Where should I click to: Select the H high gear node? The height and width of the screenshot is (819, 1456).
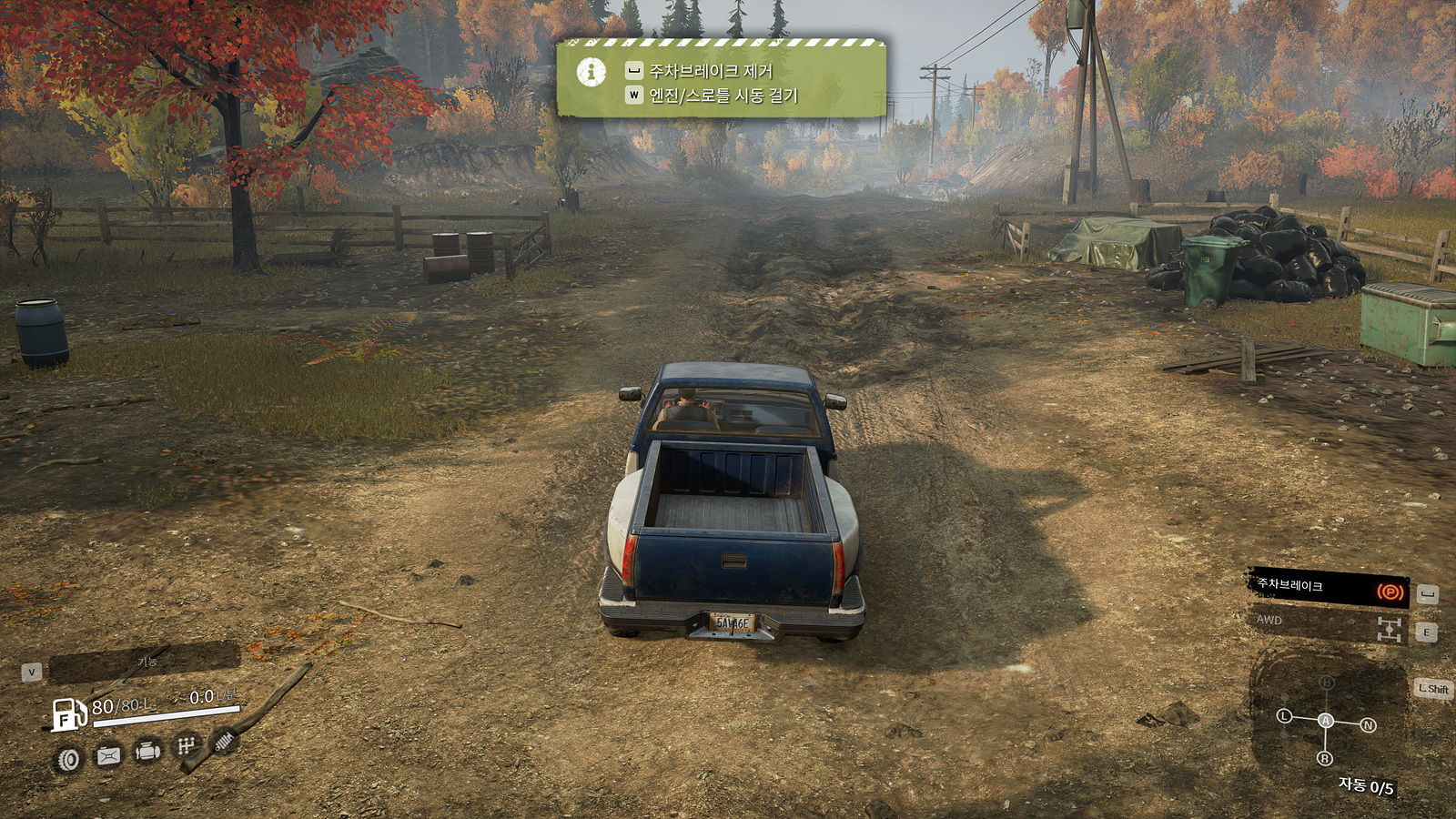pyautogui.click(x=1327, y=682)
